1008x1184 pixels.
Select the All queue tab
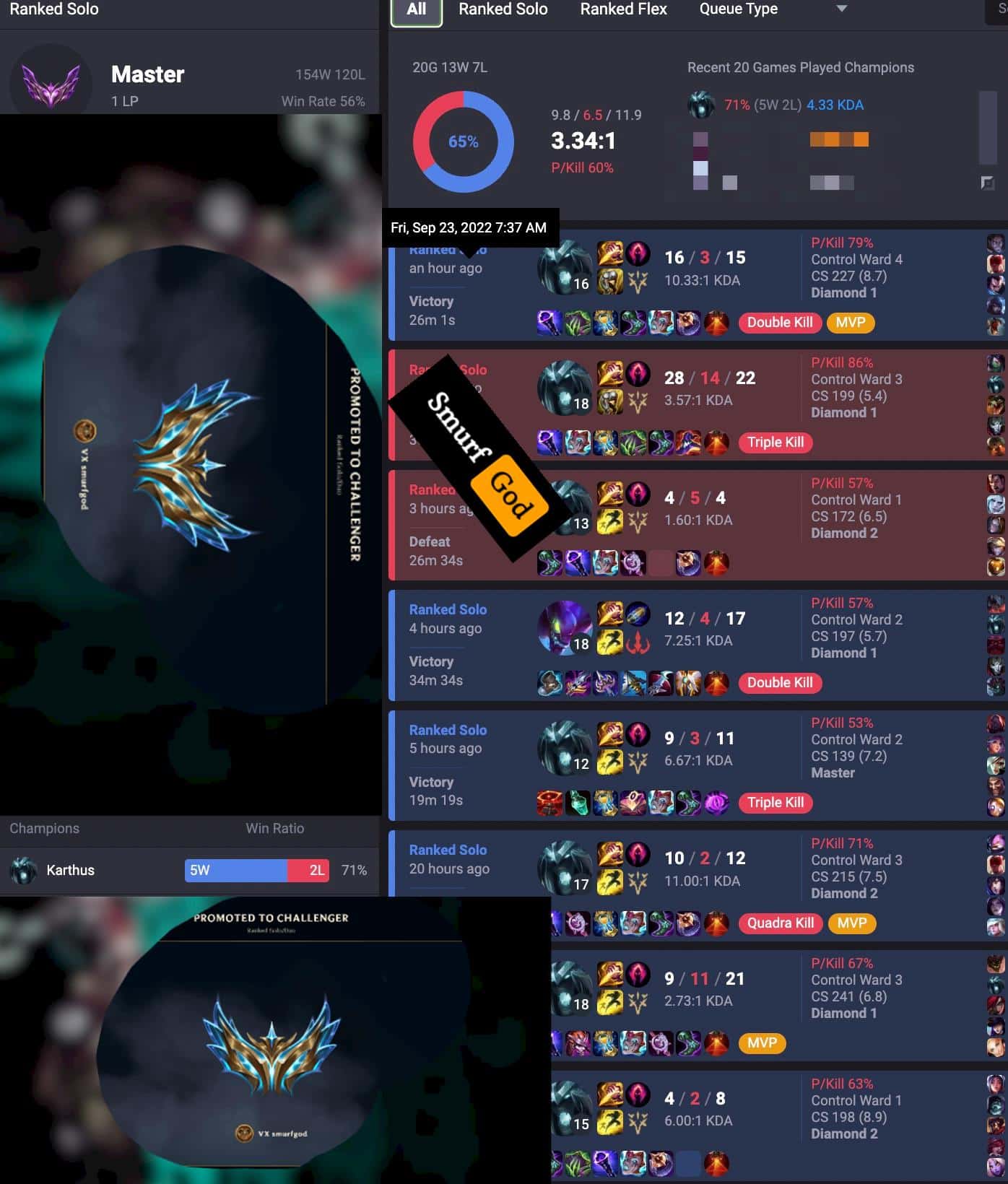pyautogui.click(x=415, y=9)
